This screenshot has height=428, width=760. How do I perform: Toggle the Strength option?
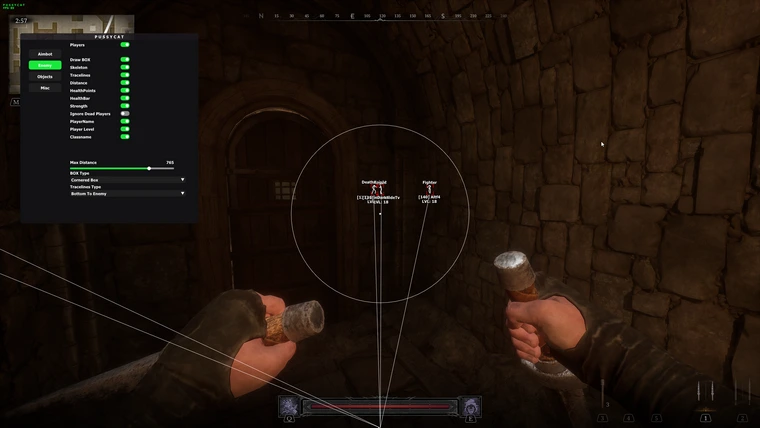(x=125, y=106)
